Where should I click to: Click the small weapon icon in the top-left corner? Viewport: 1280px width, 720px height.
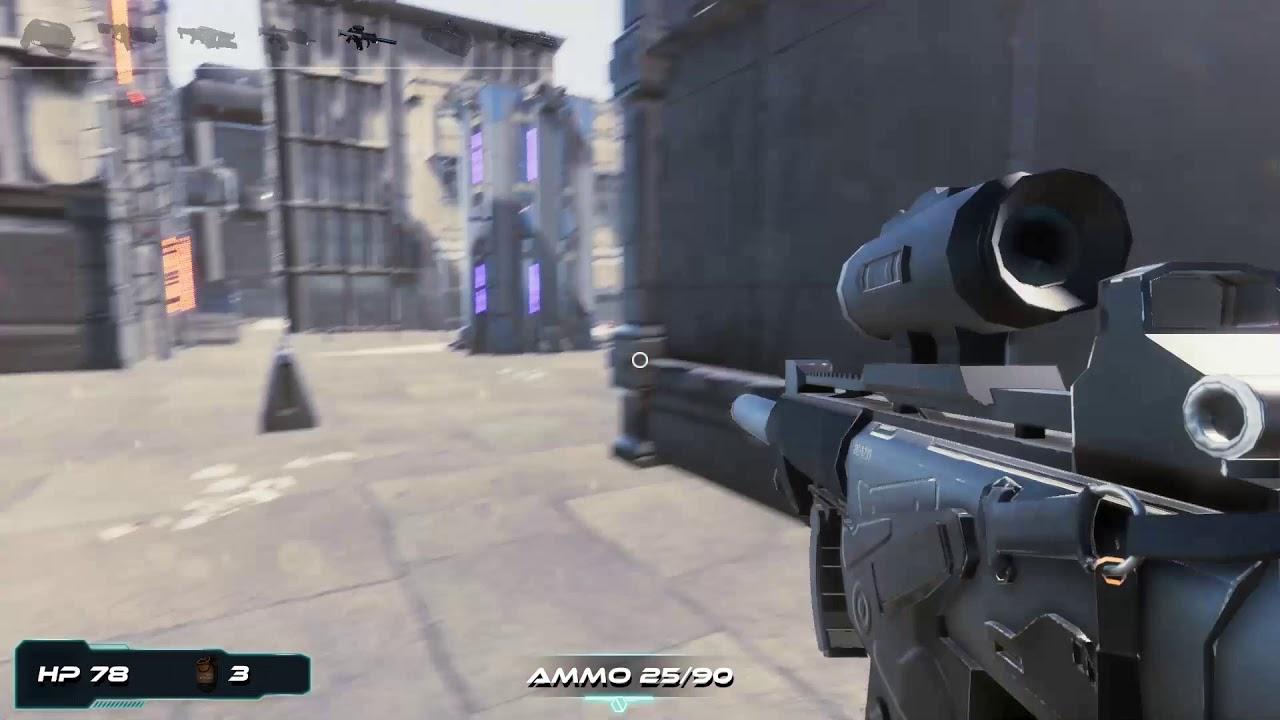pyautogui.click(x=48, y=35)
